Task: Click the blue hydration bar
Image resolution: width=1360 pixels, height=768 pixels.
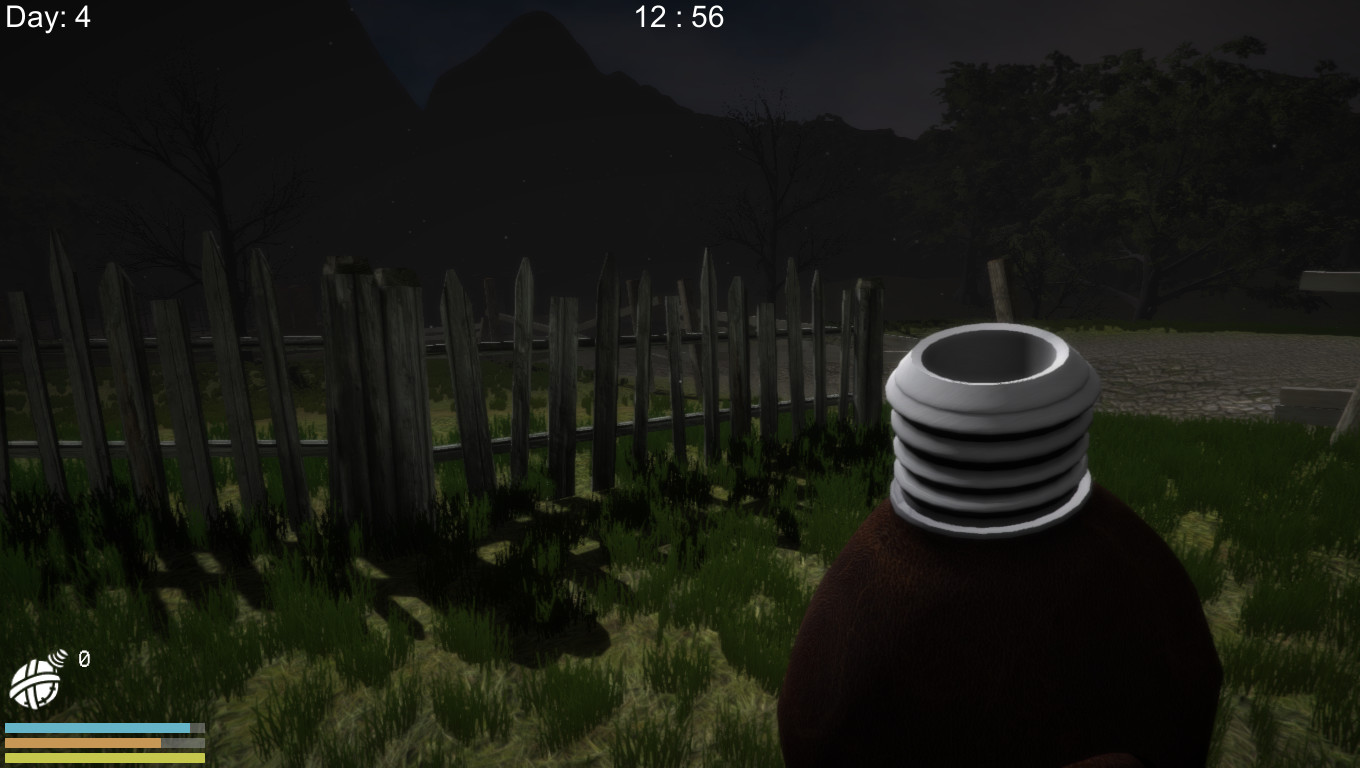Action: click(x=100, y=728)
